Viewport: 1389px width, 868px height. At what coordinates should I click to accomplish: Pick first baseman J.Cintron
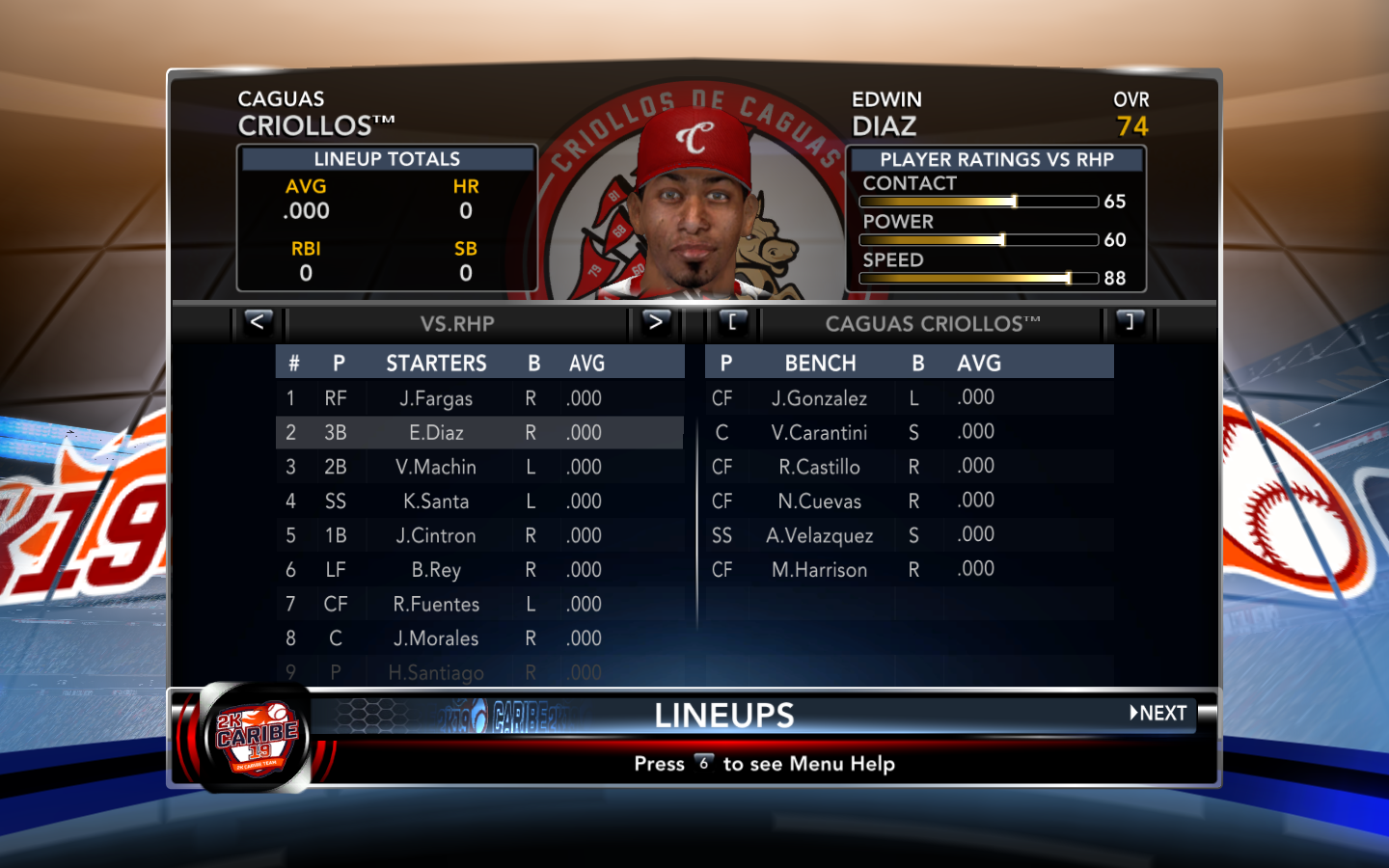[436, 535]
